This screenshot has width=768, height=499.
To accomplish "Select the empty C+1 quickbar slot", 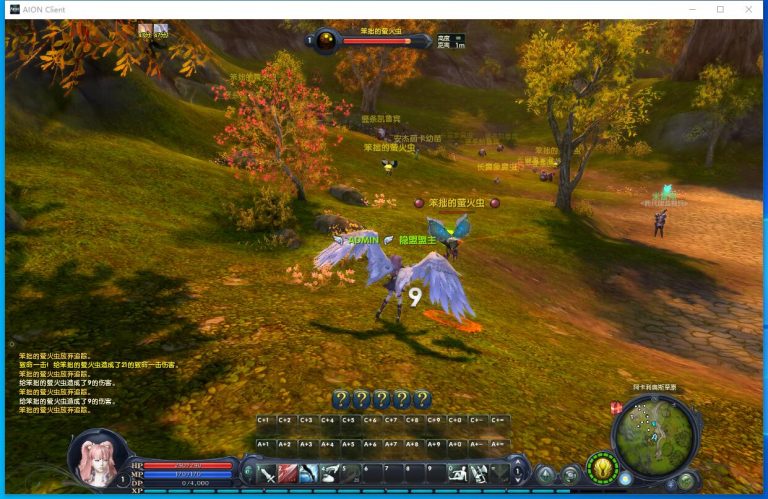I will 264,421.
